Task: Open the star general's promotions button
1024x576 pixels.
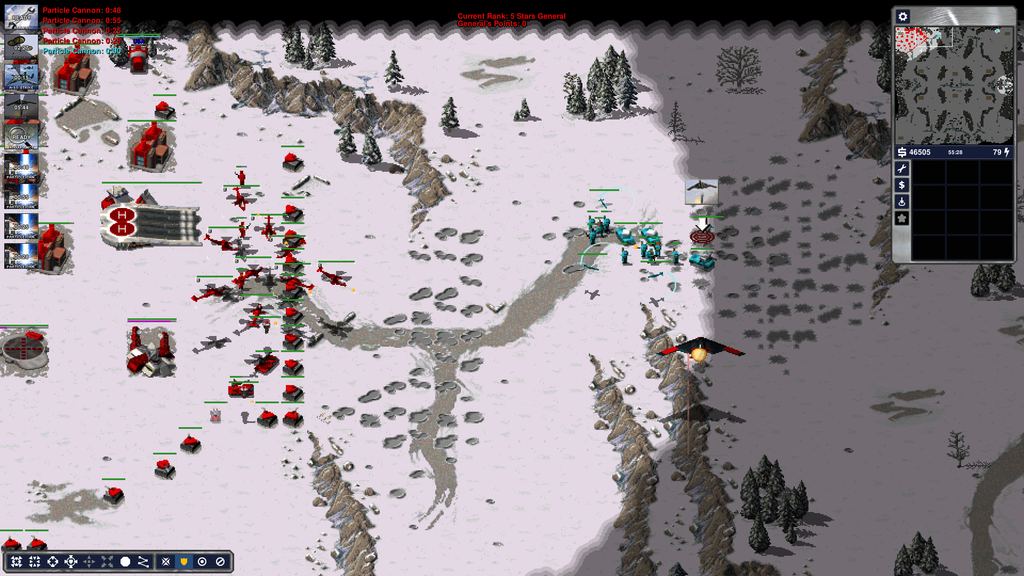Action: pyautogui.click(x=902, y=217)
